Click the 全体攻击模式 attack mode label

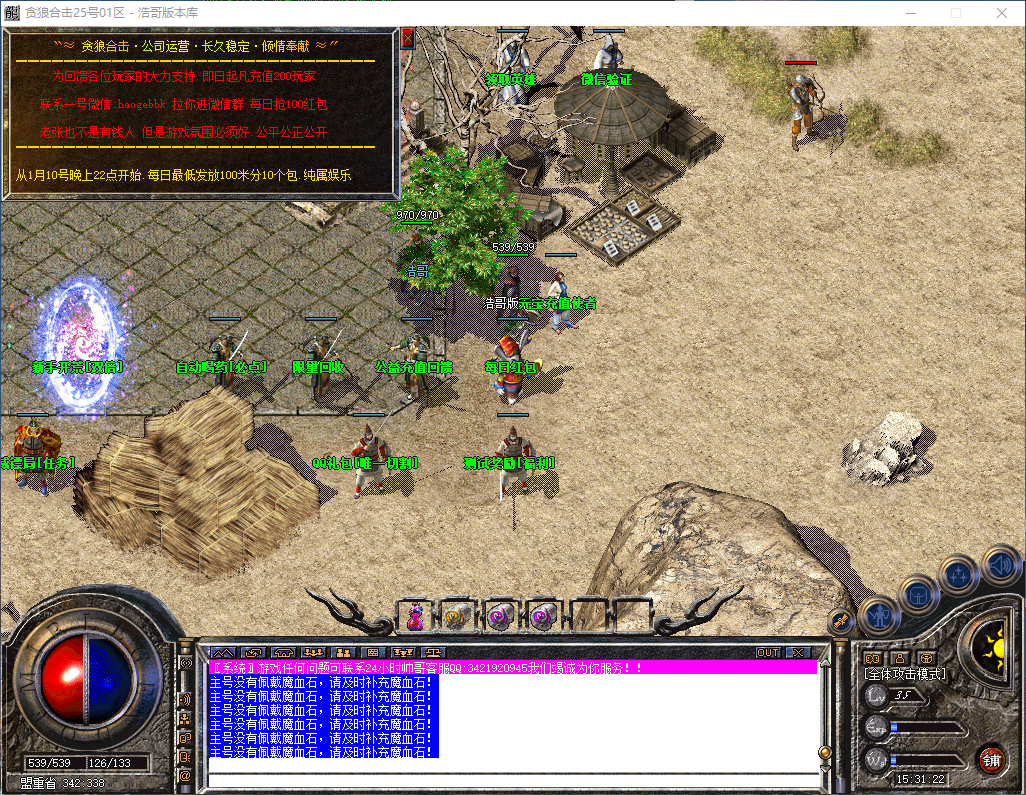(904, 674)
